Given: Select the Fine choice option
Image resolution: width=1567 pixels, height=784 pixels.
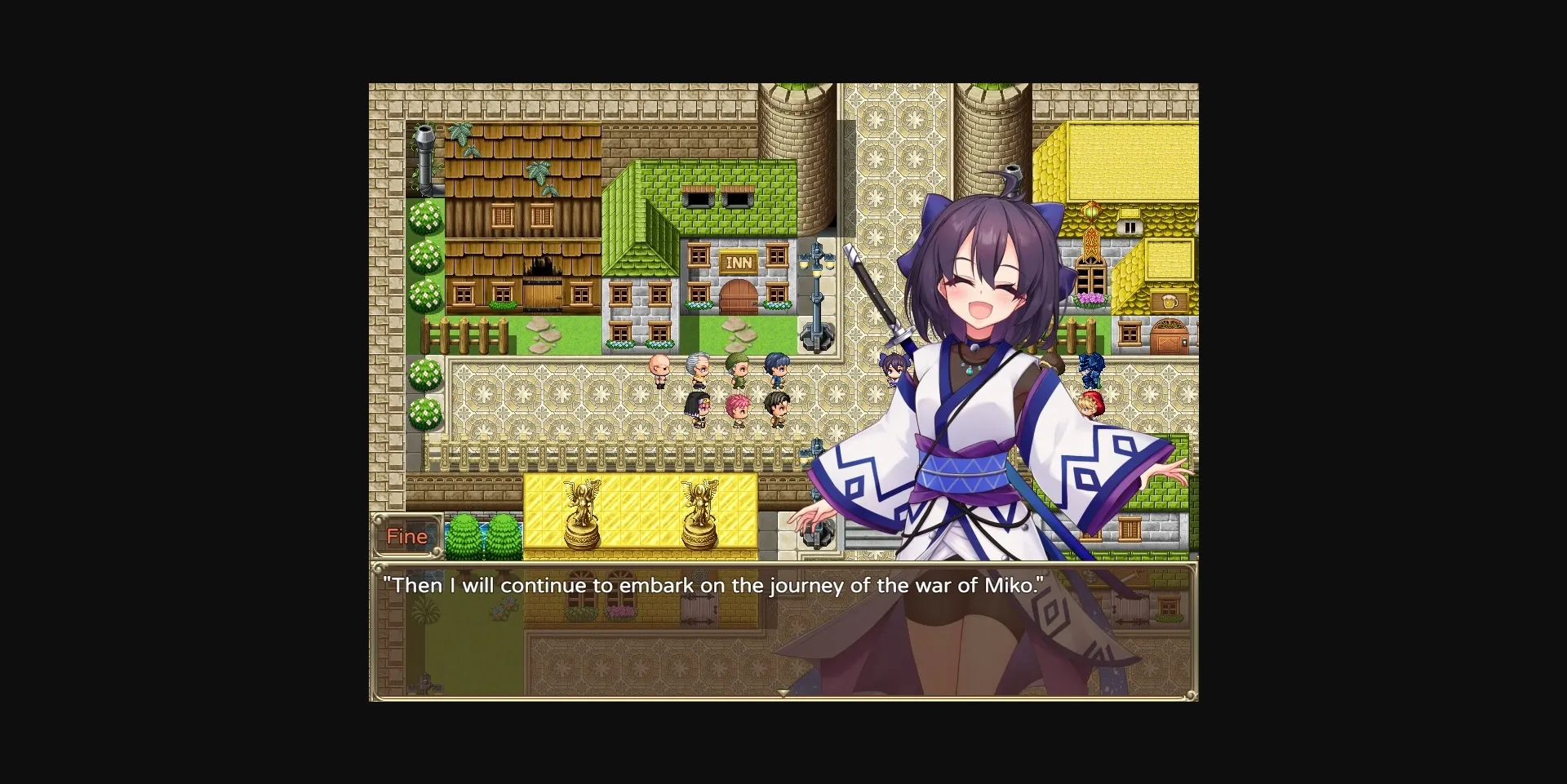Looking at the screenshot, I should [407, 536].
